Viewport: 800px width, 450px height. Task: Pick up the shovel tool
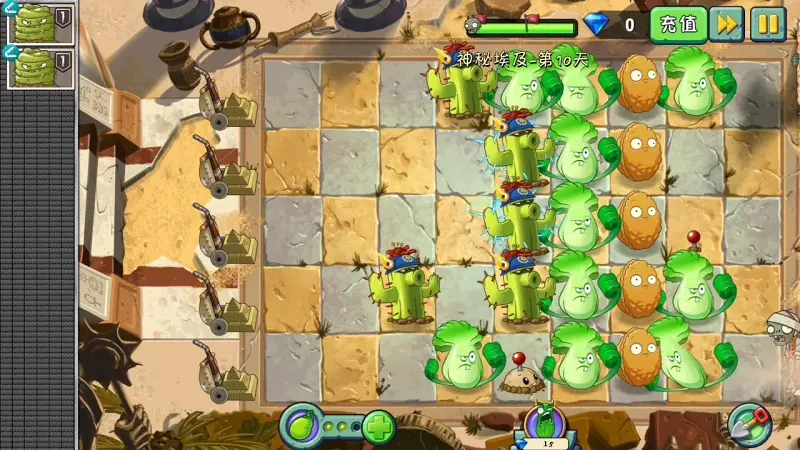coord(749,424)
